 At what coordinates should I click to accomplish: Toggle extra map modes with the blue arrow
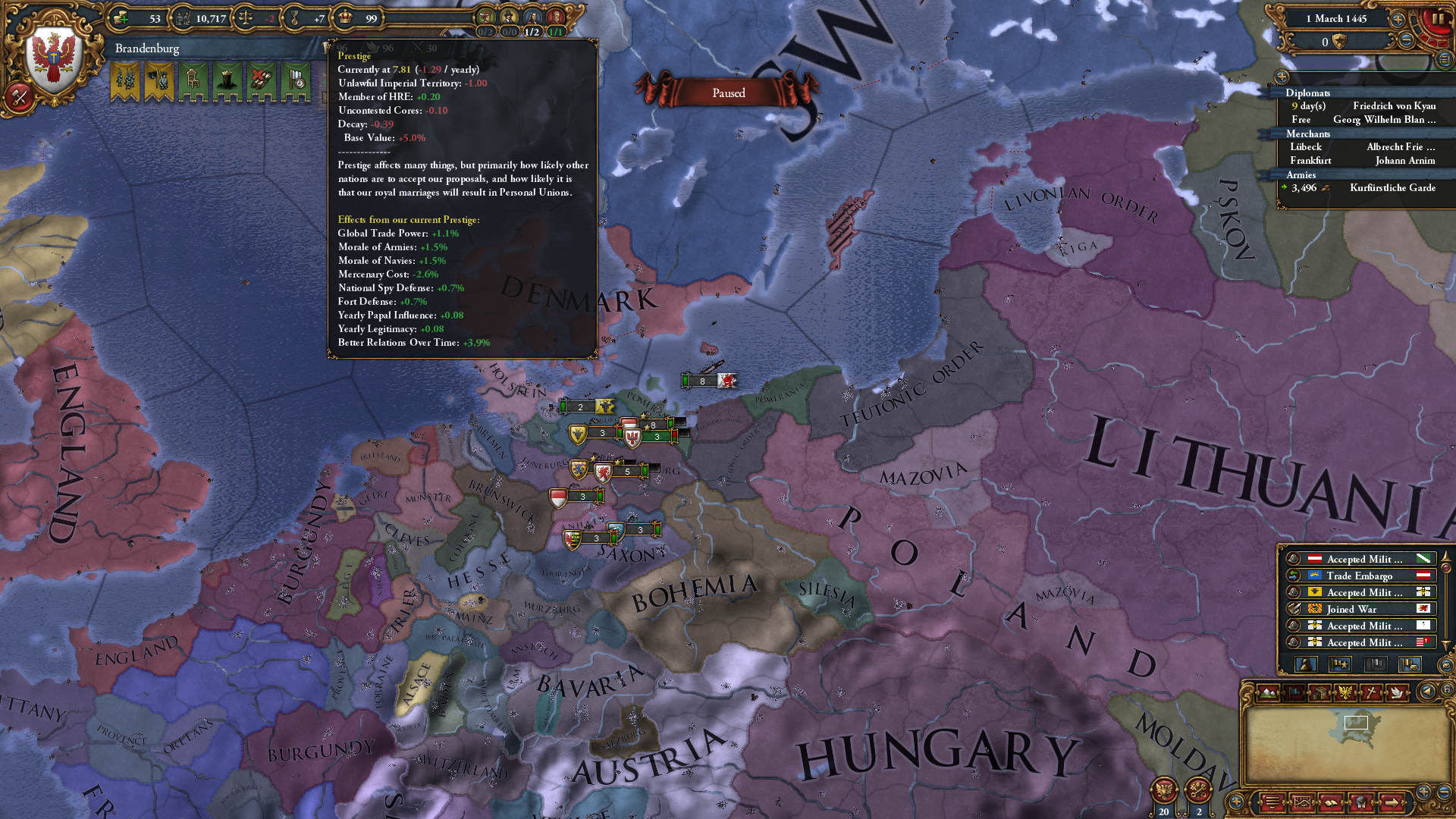click(1426, 692)
